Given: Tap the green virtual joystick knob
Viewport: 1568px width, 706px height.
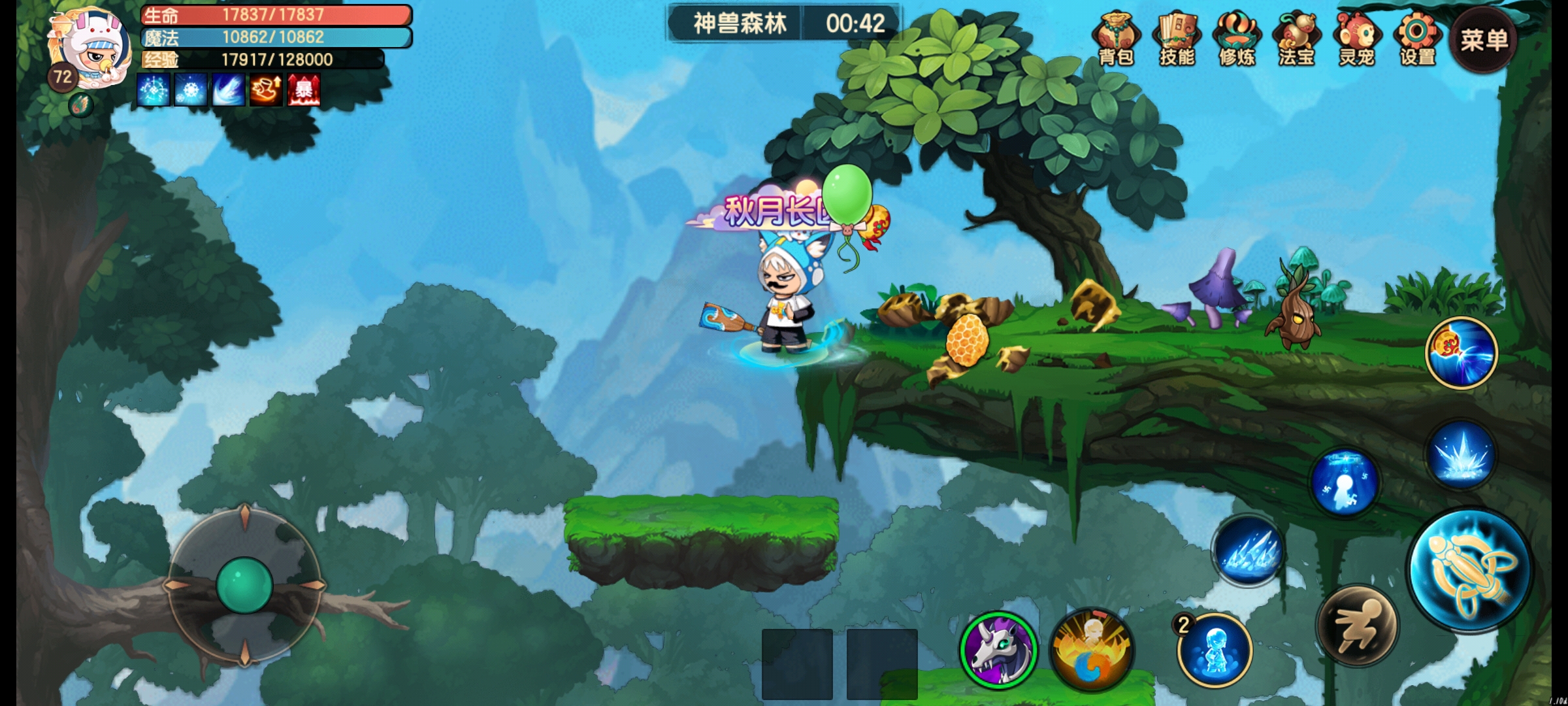Looking at the screenshot, I should (244, 584).
